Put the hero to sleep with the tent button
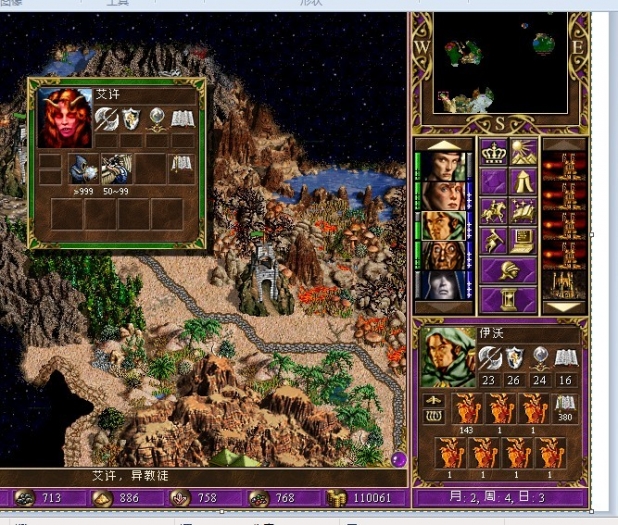Image resolution: width=618 pixels, height=525 pixels. (x=524, y=181)
